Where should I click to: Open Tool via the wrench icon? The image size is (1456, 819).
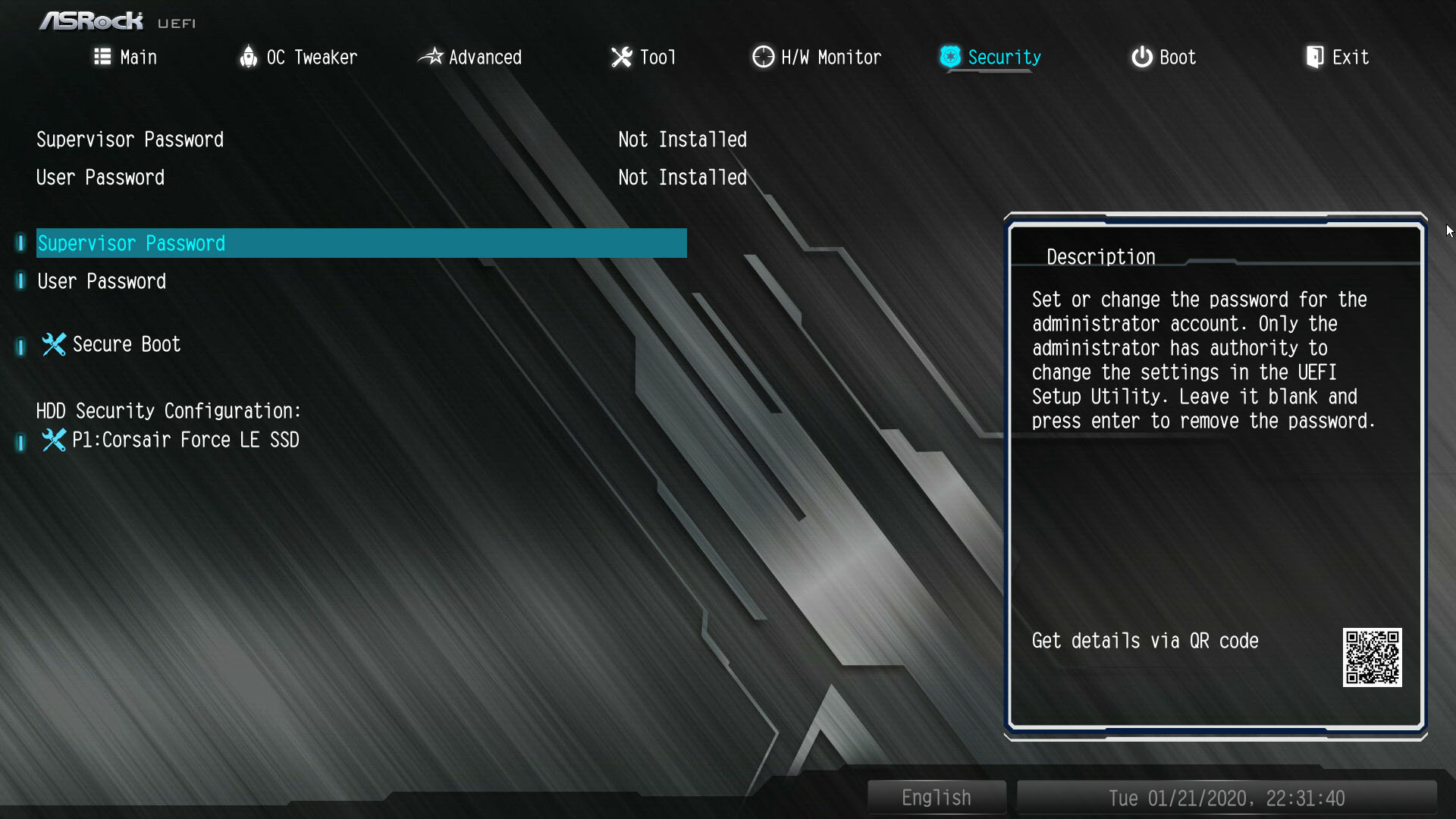point(622,57)
